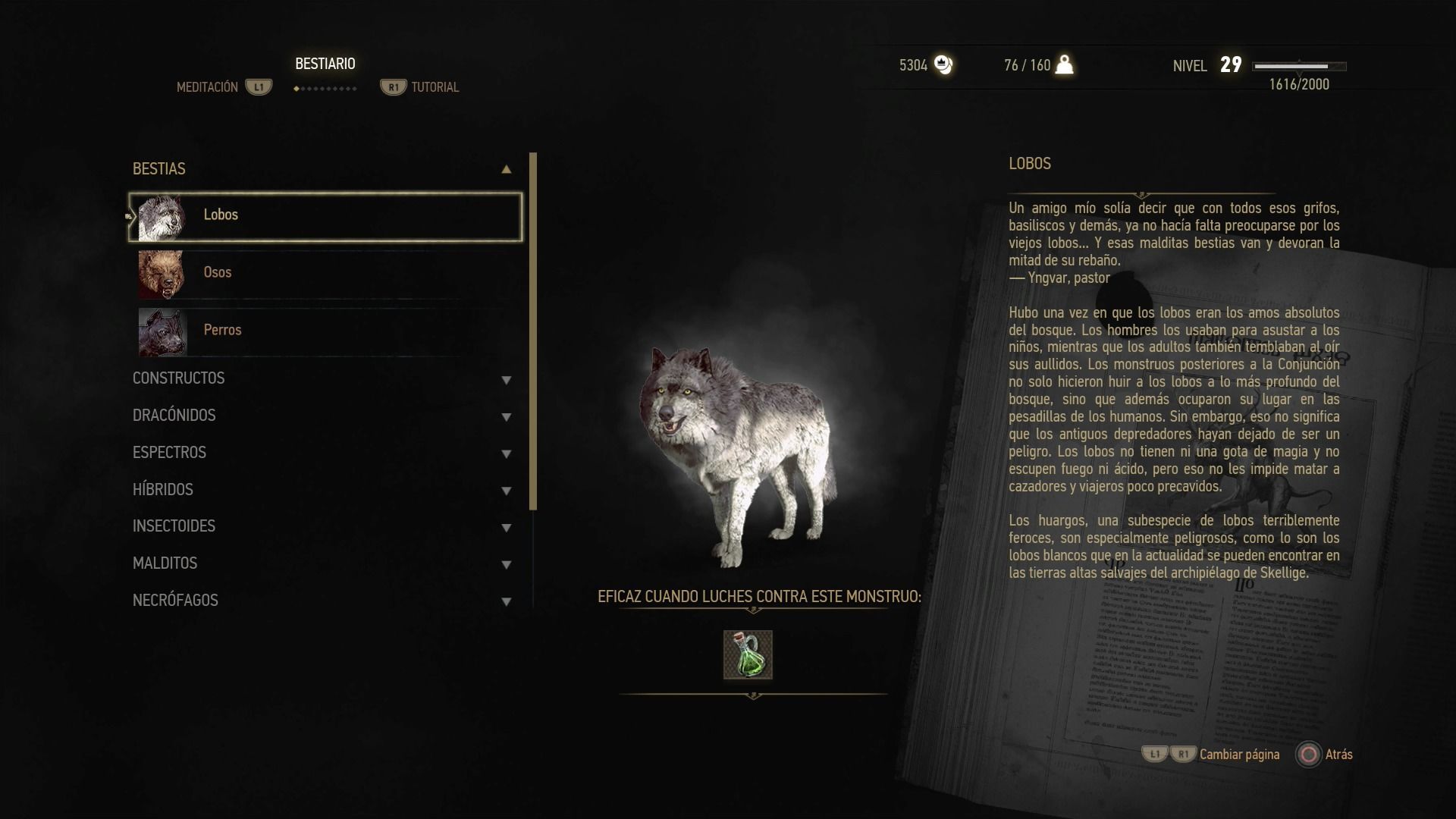The image size is (1456, 819).
Task: Switch to the Tutorial tab
Action: pos(435,87)
